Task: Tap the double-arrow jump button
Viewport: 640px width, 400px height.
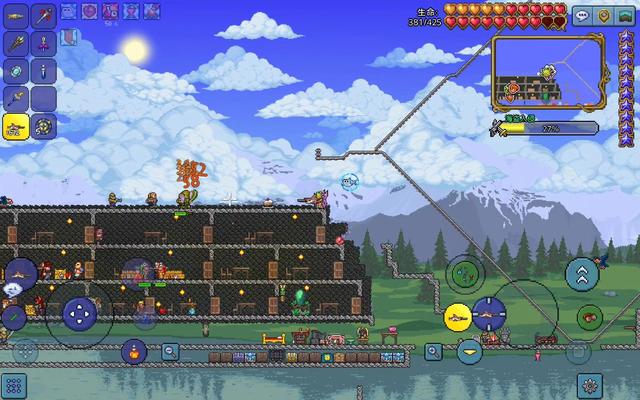Action: click(x=582, y=273)
